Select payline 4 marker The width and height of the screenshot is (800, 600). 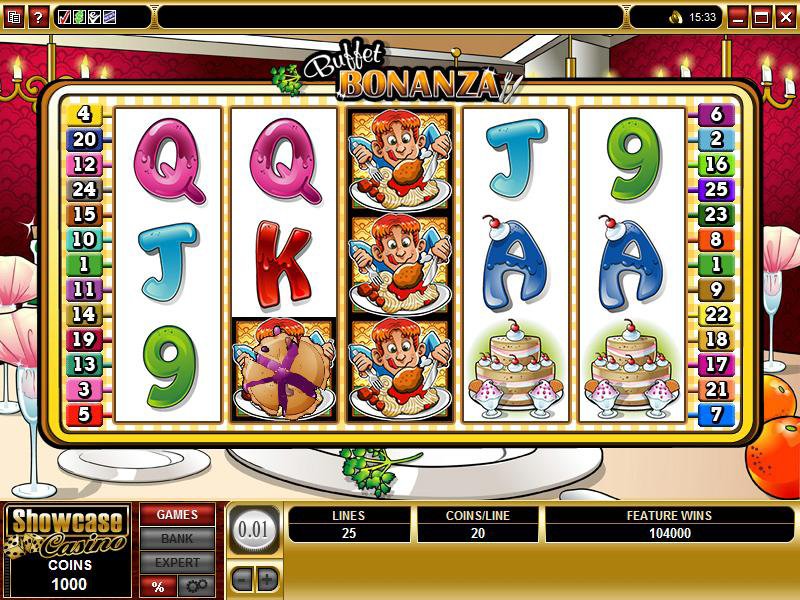point(84,114)
